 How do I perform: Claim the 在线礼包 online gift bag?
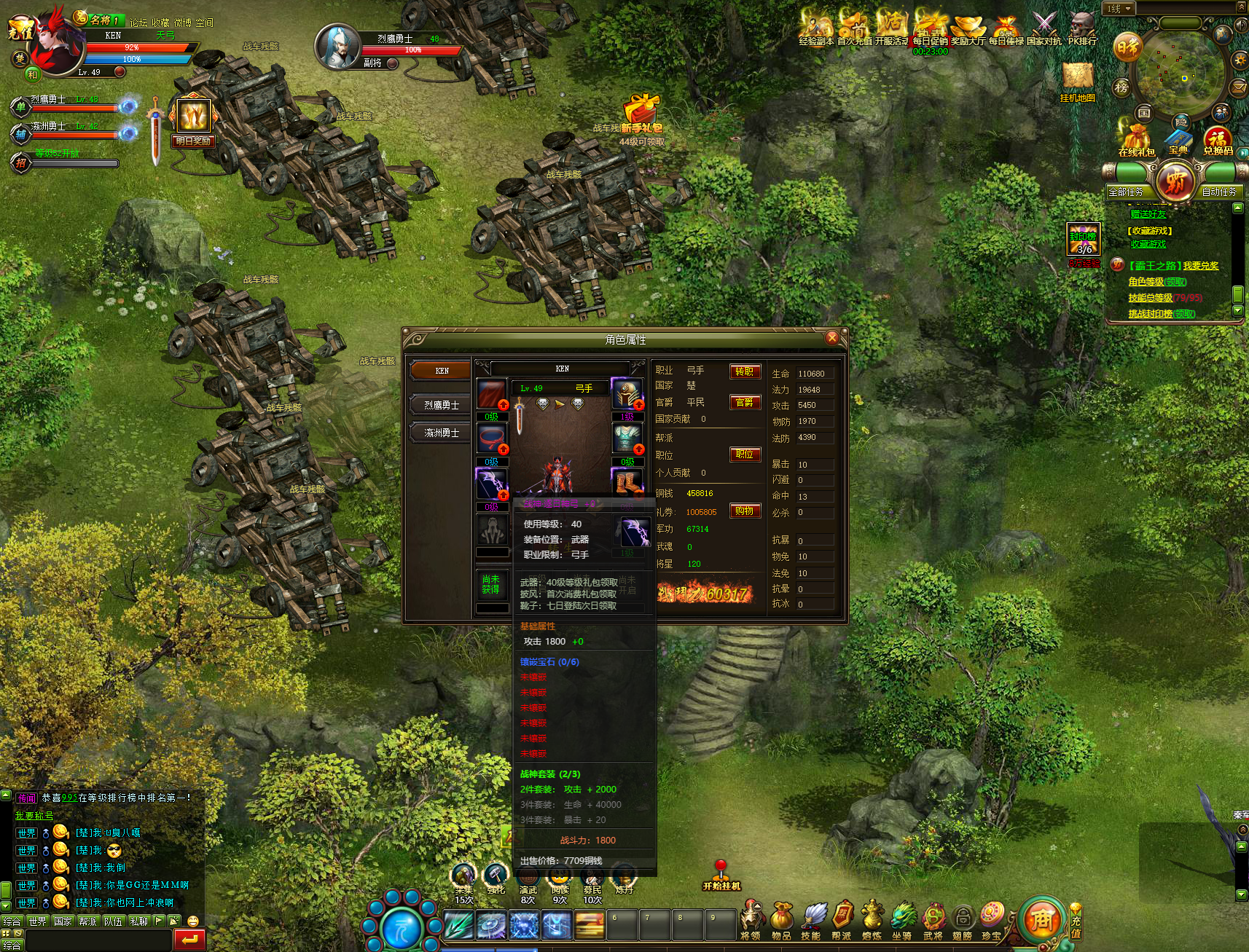1136,138
